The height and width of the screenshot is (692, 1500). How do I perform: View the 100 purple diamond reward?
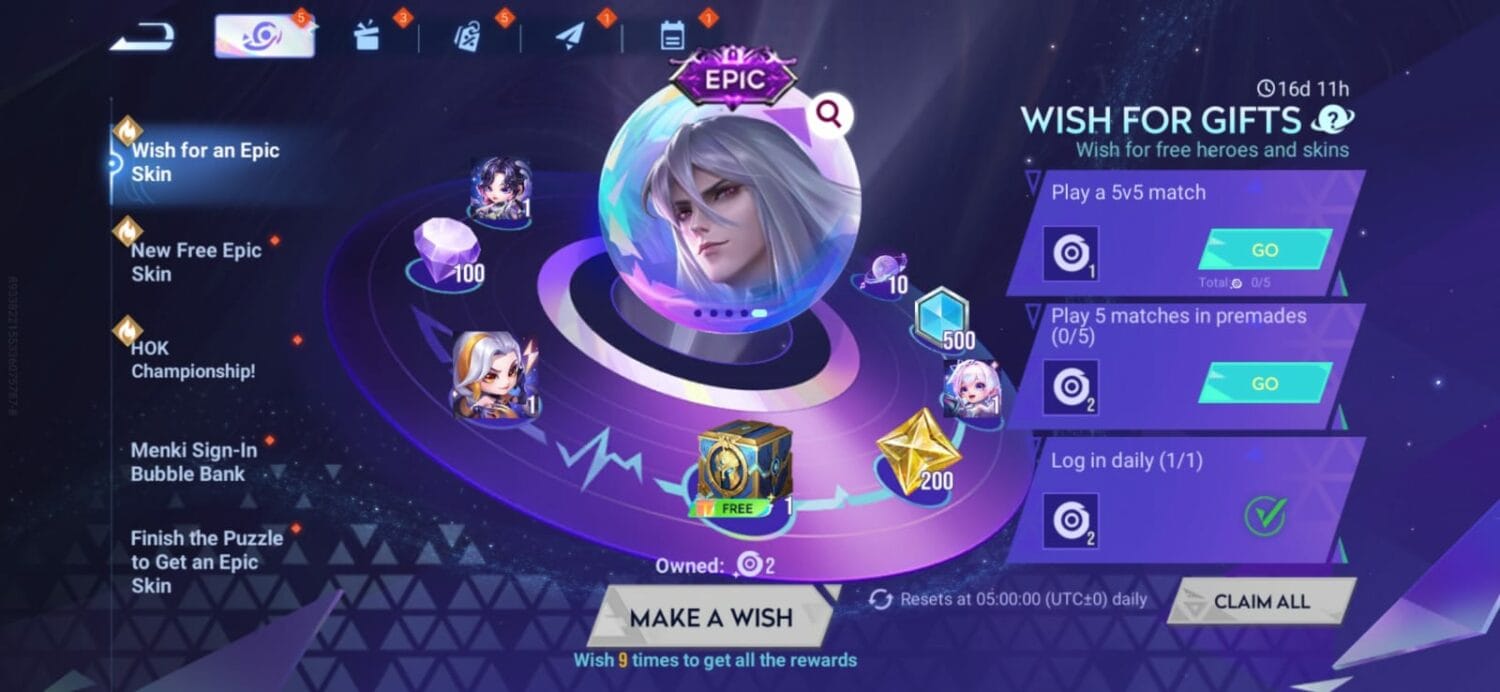point(447,250)
